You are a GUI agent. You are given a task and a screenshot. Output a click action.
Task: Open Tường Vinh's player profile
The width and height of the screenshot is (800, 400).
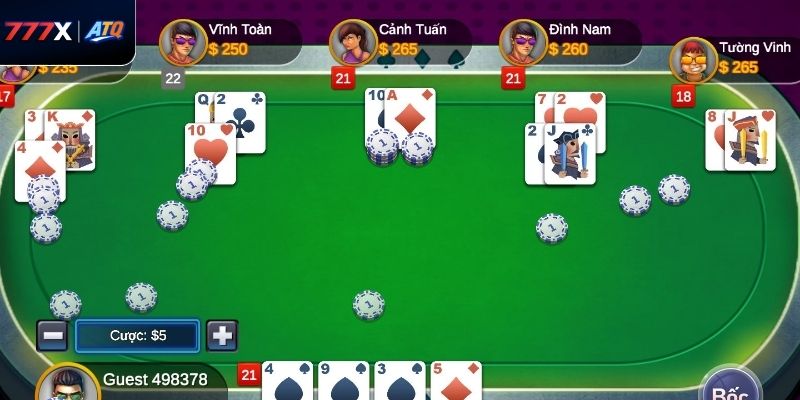[693, 61]
